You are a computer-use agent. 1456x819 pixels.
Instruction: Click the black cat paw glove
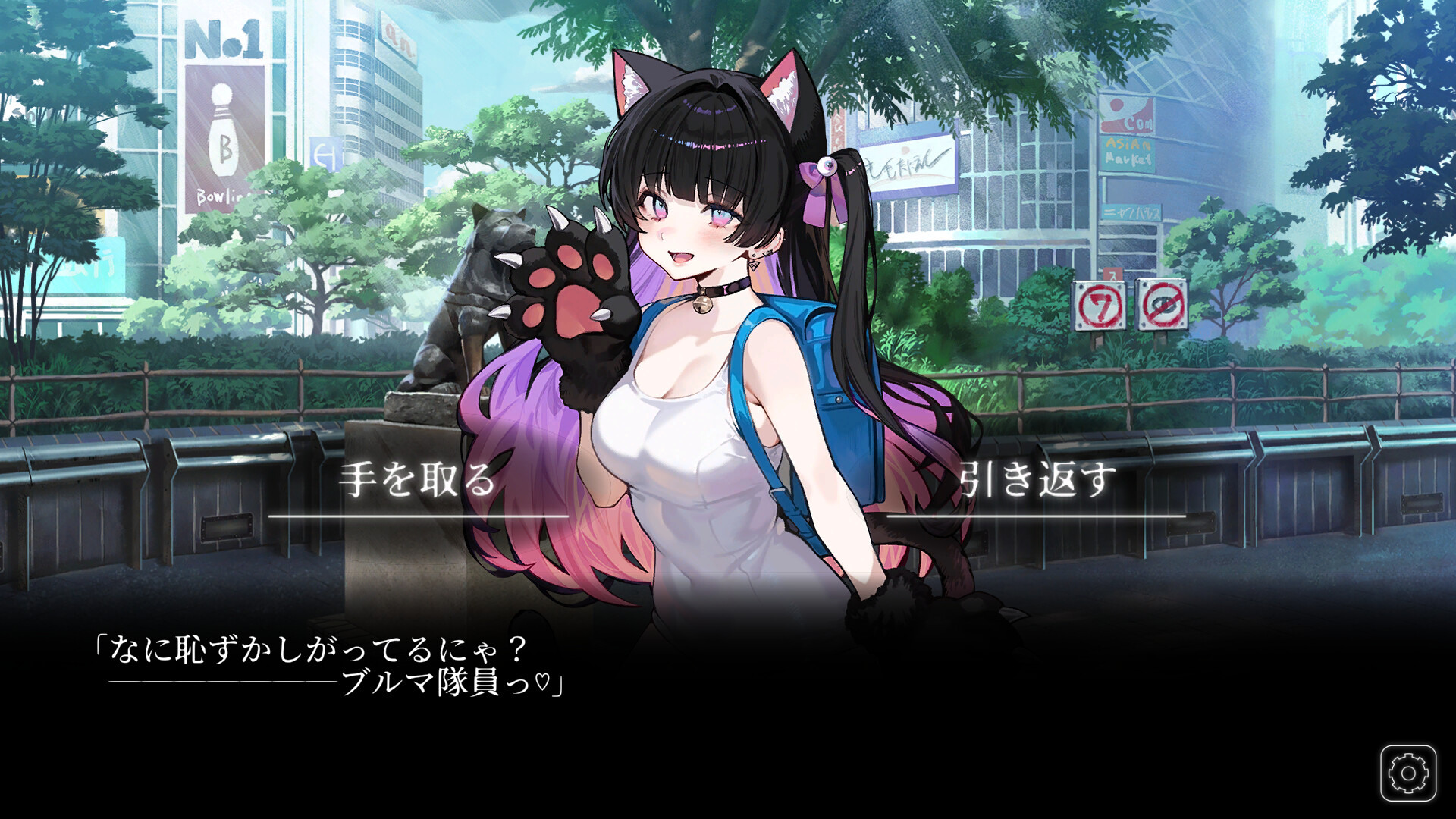coord(573,303)
